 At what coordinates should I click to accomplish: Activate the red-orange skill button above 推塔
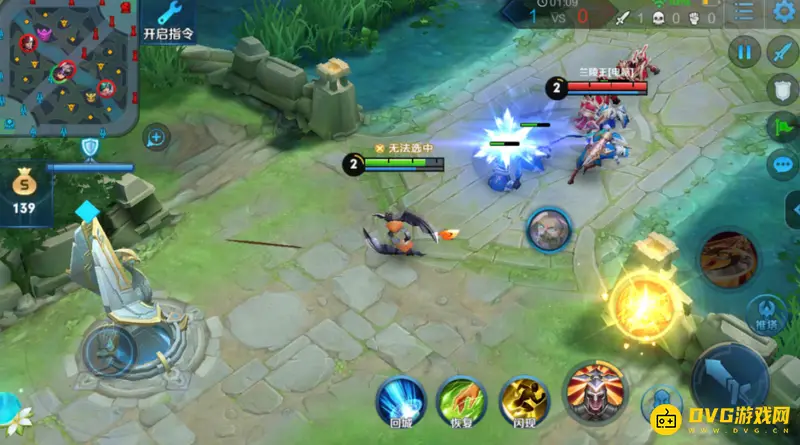coord(727,258)
